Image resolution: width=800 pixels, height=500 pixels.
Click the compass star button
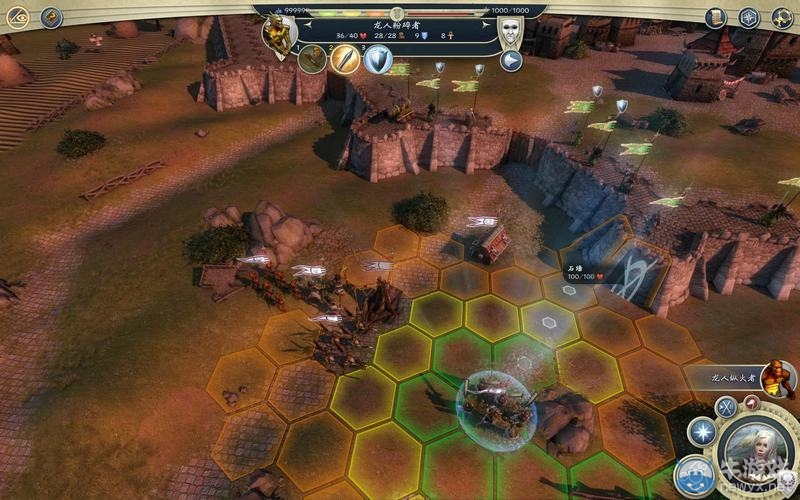pyautogui.click(x=749, y=17)
